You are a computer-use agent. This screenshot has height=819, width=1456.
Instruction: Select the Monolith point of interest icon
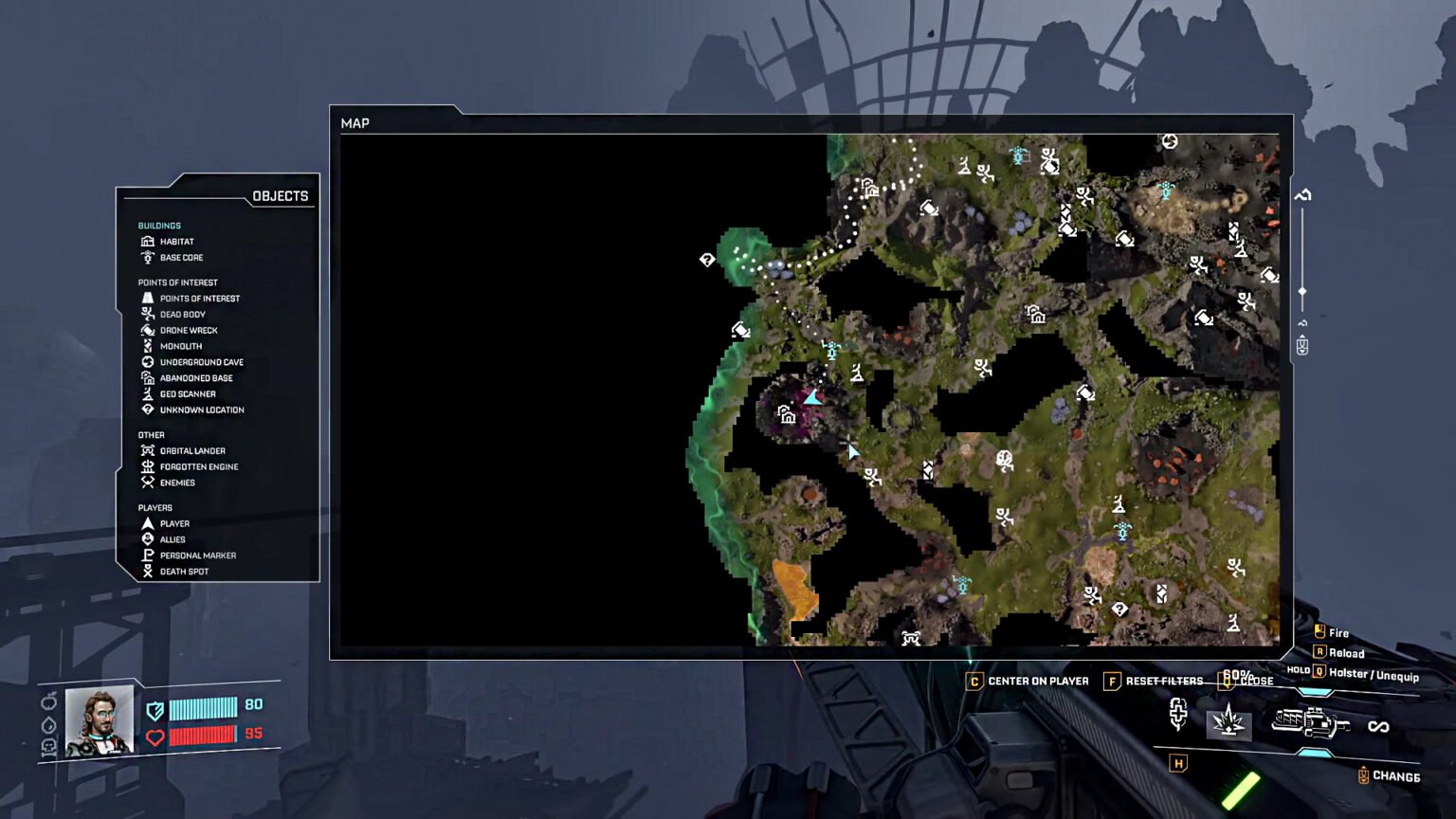pyautogui.click(x=148, y=345)
